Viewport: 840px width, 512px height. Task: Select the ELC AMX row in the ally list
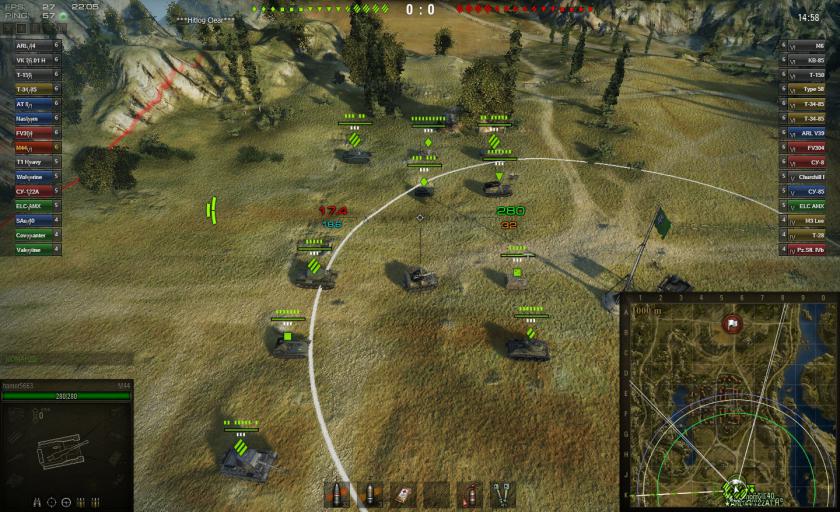(30, 206)
